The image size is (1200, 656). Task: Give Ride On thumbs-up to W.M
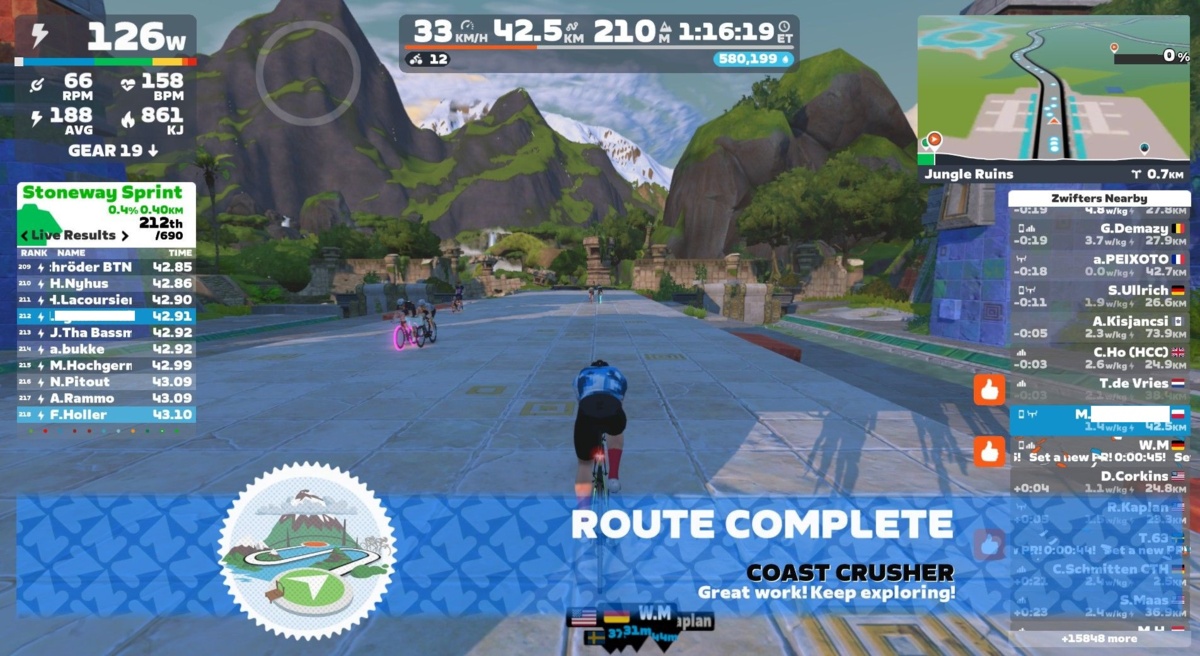[989, 452]
